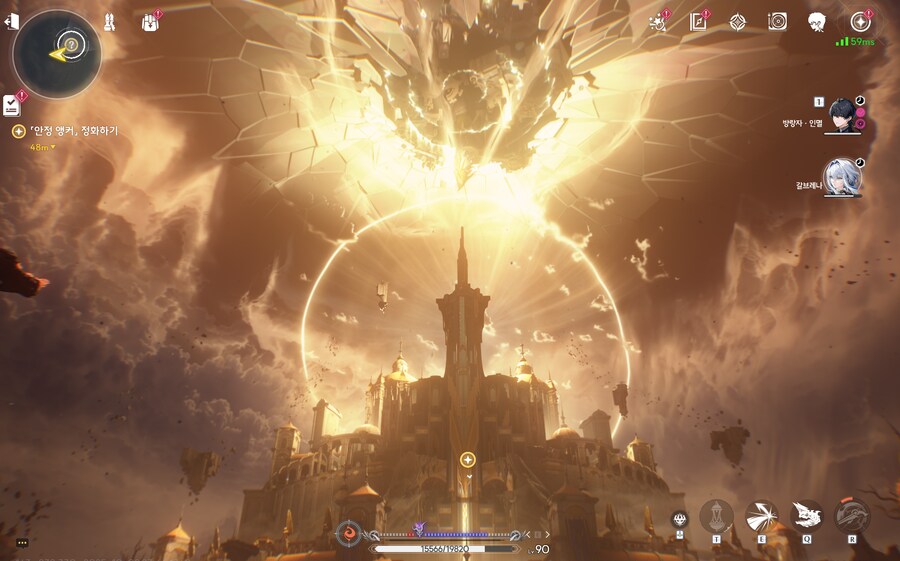Viewport: 900px width, 561px height.
Task: Use the burst slash resonance skill
Action: (761, 516)
